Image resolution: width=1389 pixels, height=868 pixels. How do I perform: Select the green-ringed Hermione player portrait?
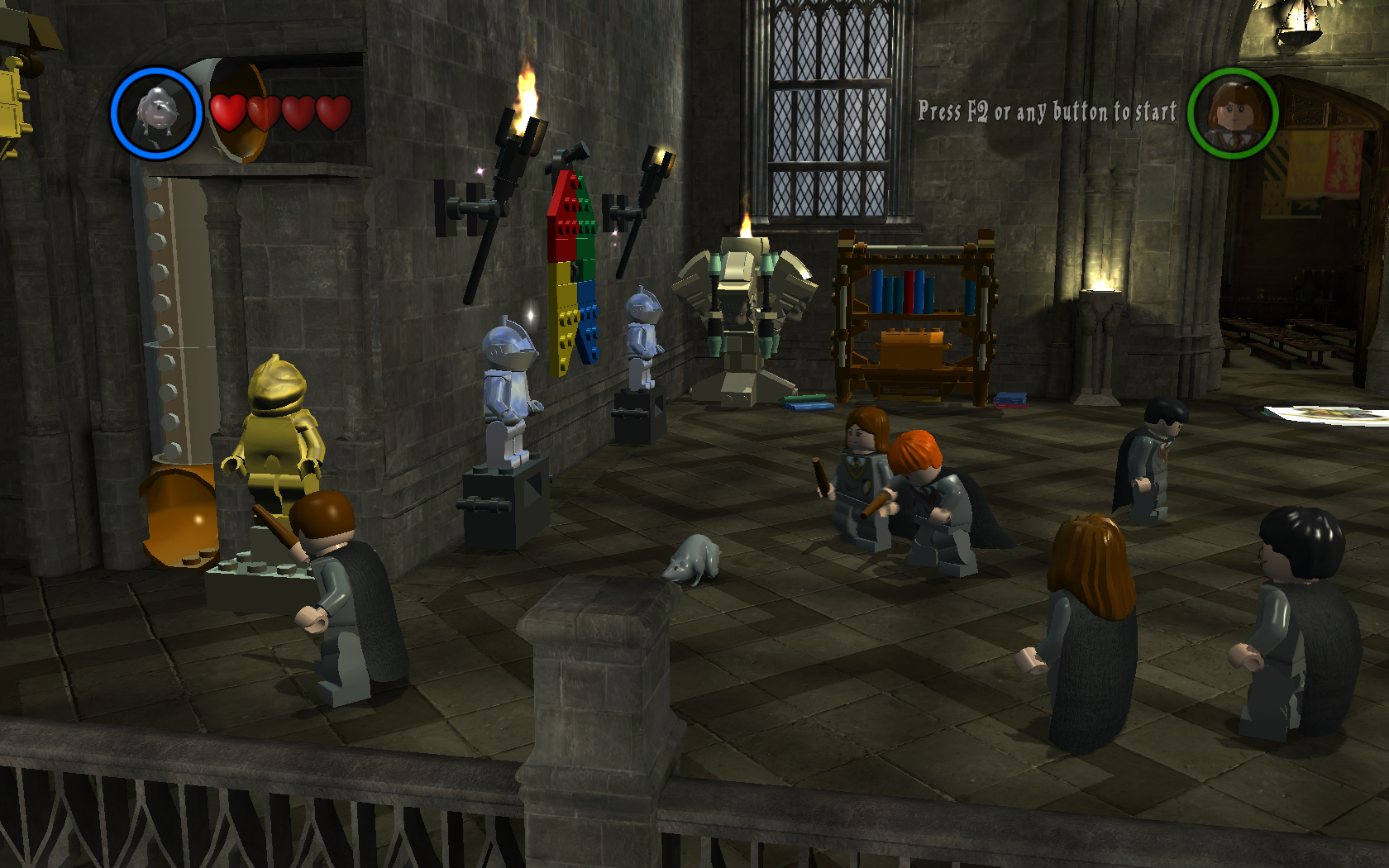click(x=1234, y=114)
